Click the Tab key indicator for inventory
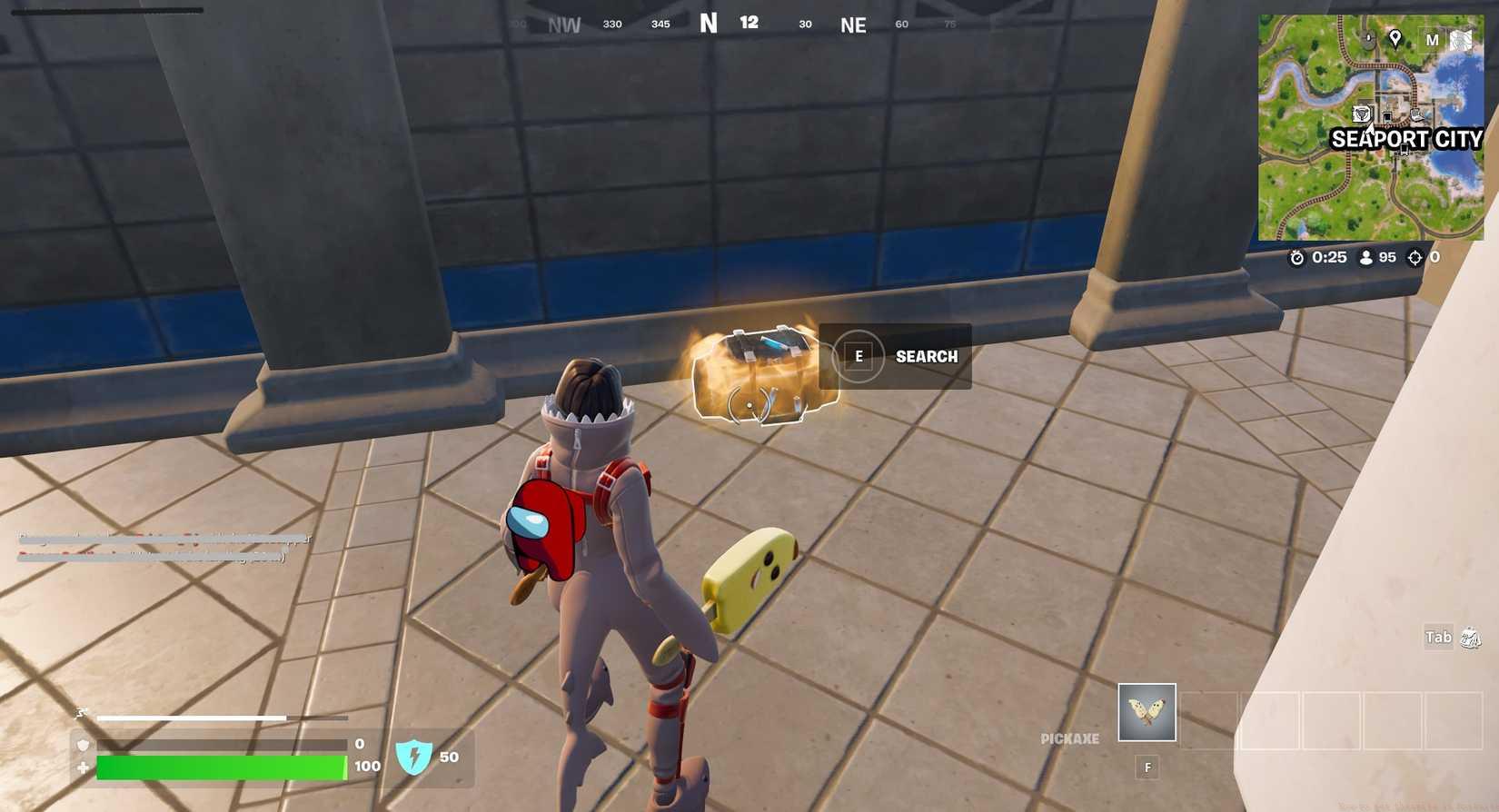Screen dimensions: 1499x812 [1438, 638]
